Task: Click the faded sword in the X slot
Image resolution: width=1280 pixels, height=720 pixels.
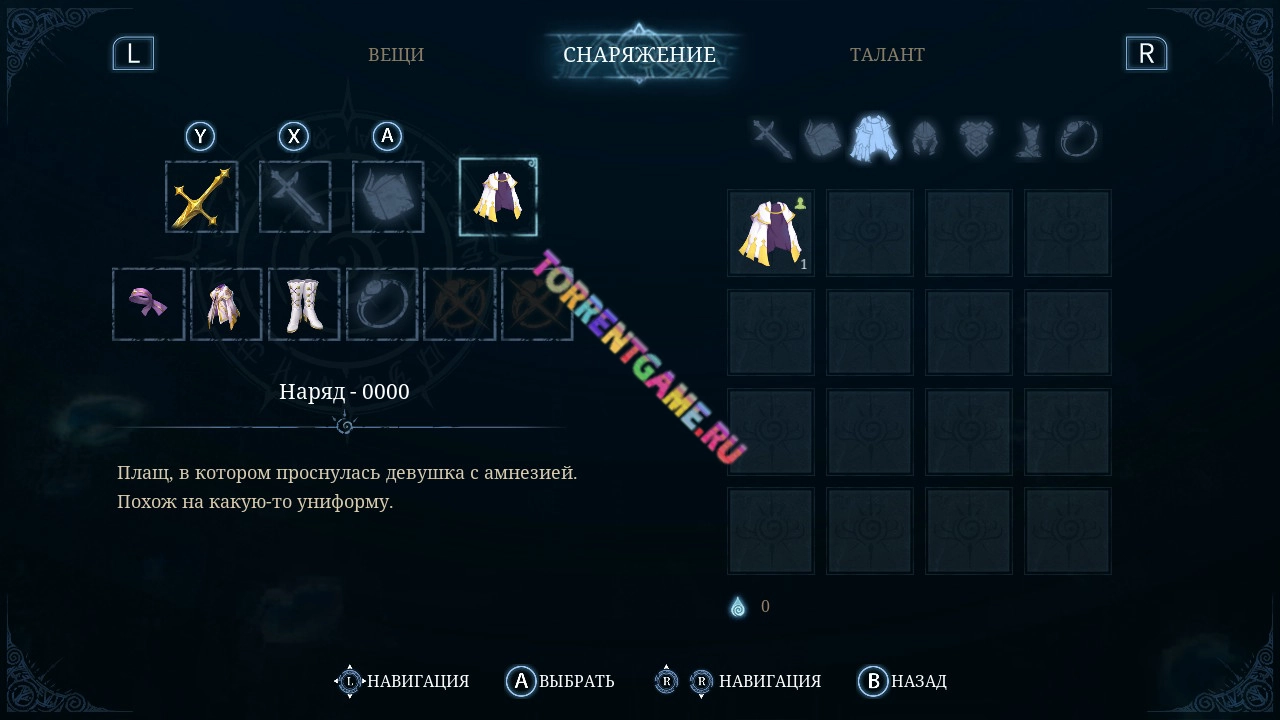Action: point(295,196)
